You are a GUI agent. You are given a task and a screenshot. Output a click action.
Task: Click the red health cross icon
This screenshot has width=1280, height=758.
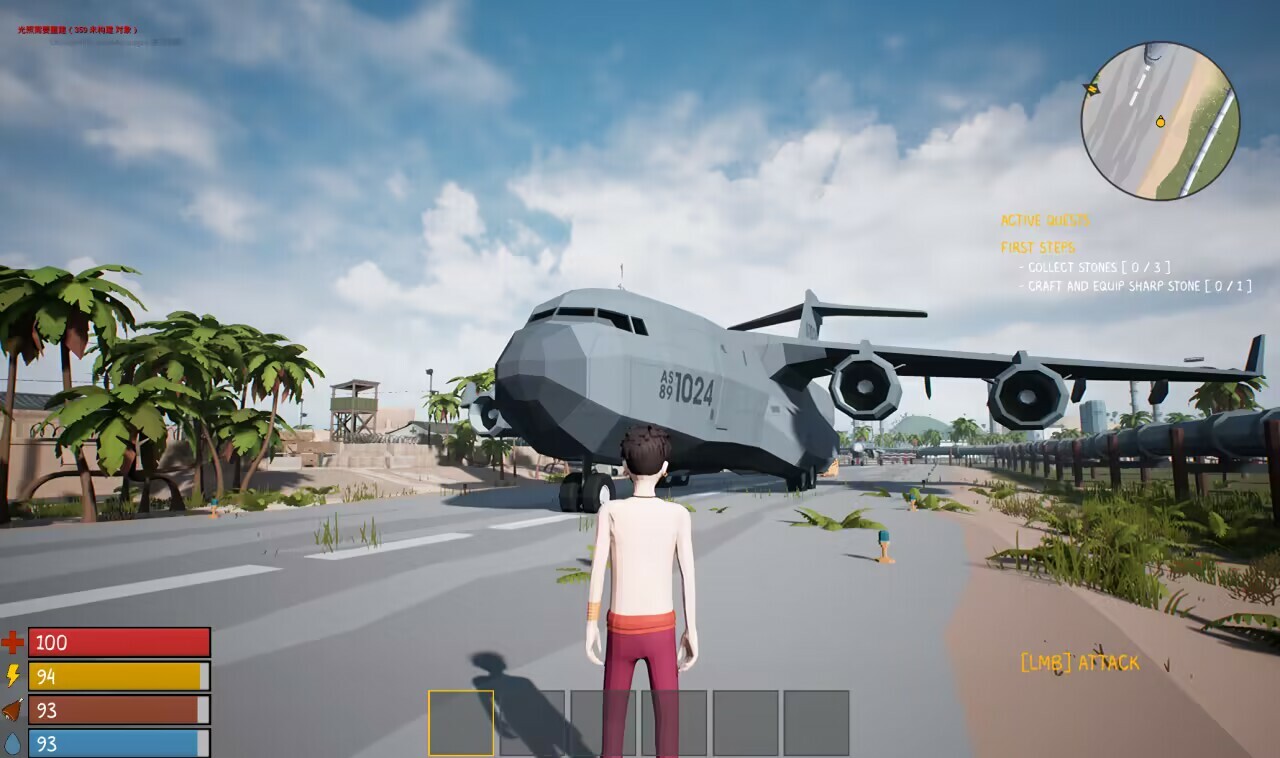coord(11,644)
